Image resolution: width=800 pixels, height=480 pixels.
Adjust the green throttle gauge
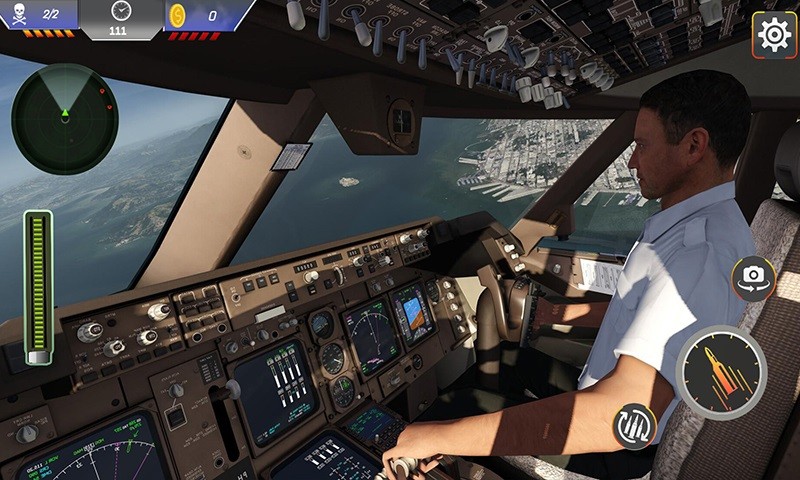(39, 286)
